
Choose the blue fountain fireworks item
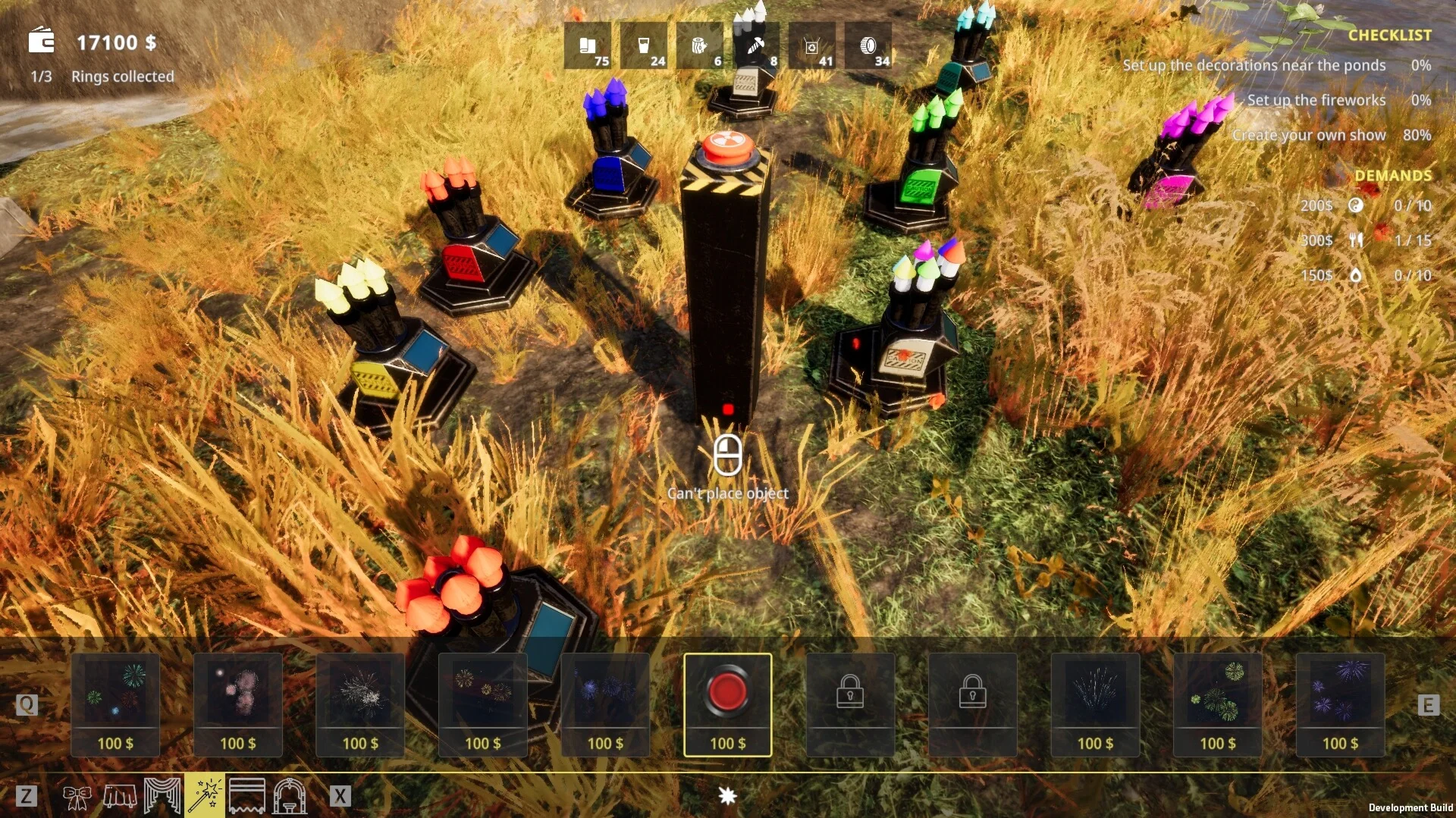coord(1095,704)
